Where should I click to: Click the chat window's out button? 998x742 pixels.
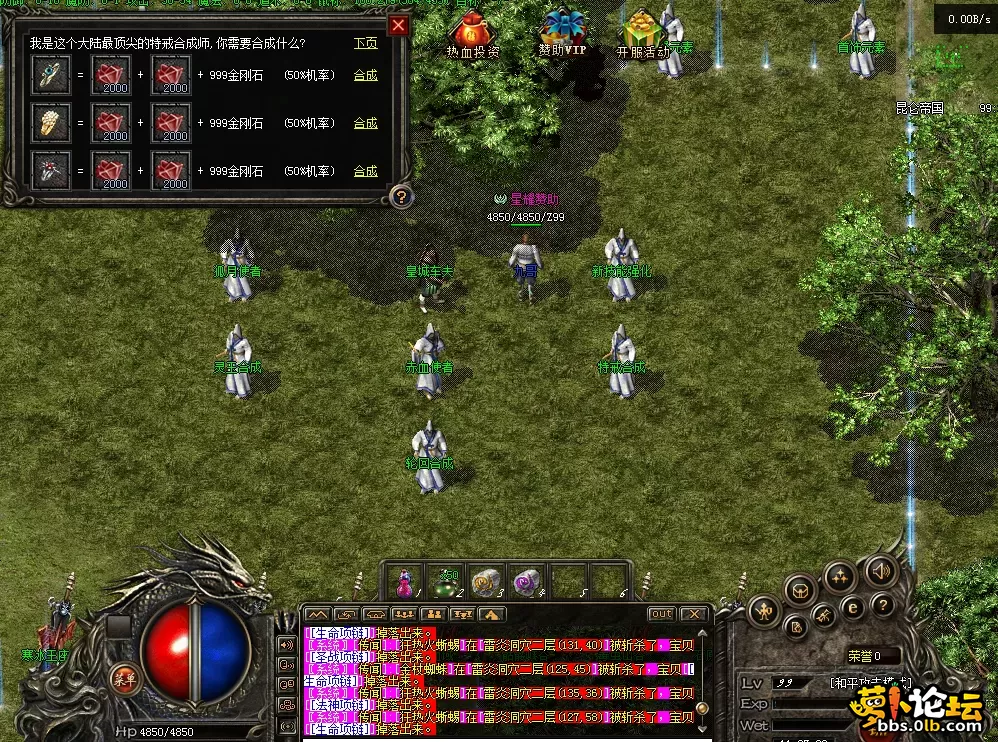pos(661,614)
